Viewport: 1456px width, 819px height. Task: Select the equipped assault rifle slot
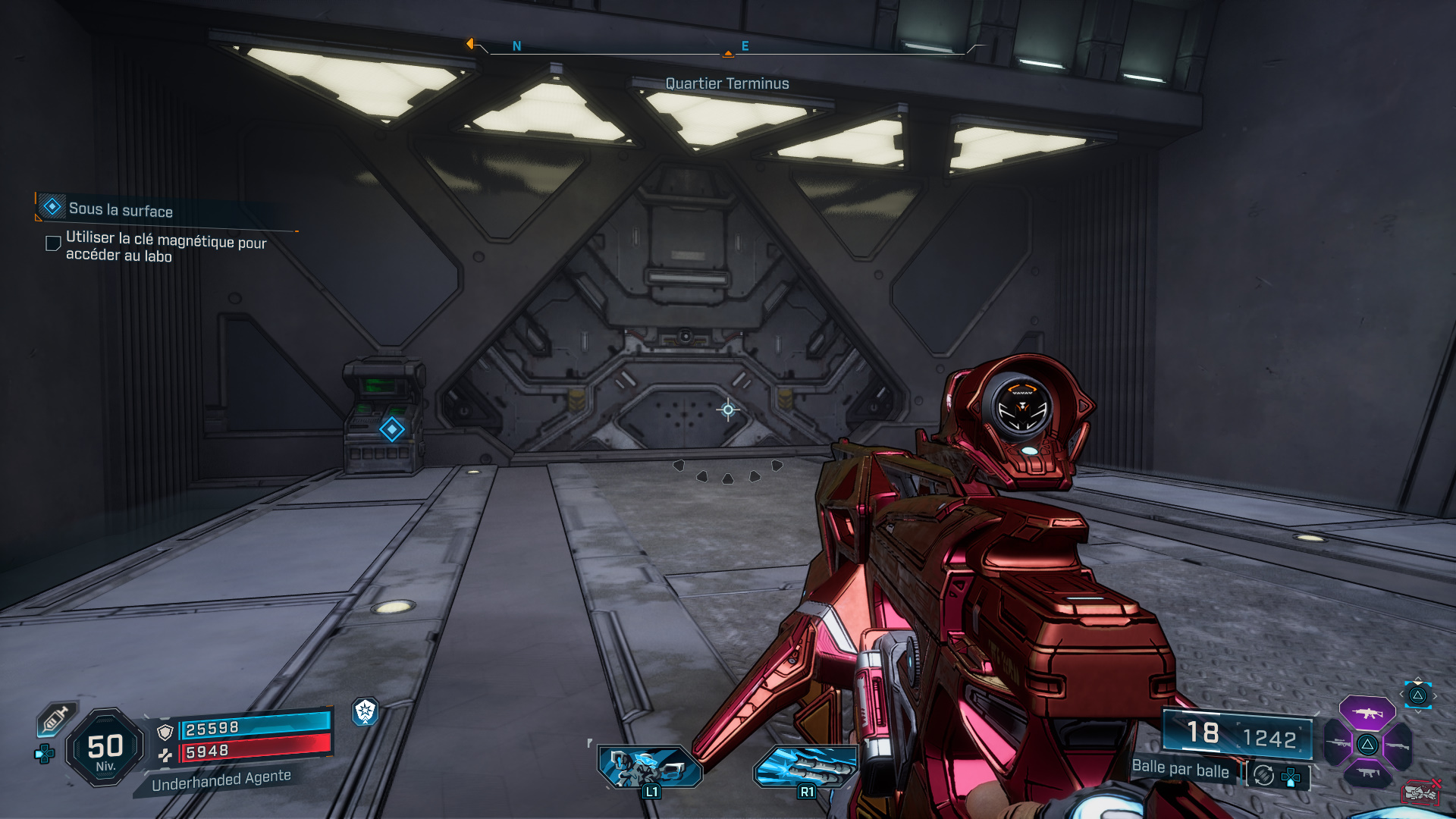click(x=1367, y=713)
